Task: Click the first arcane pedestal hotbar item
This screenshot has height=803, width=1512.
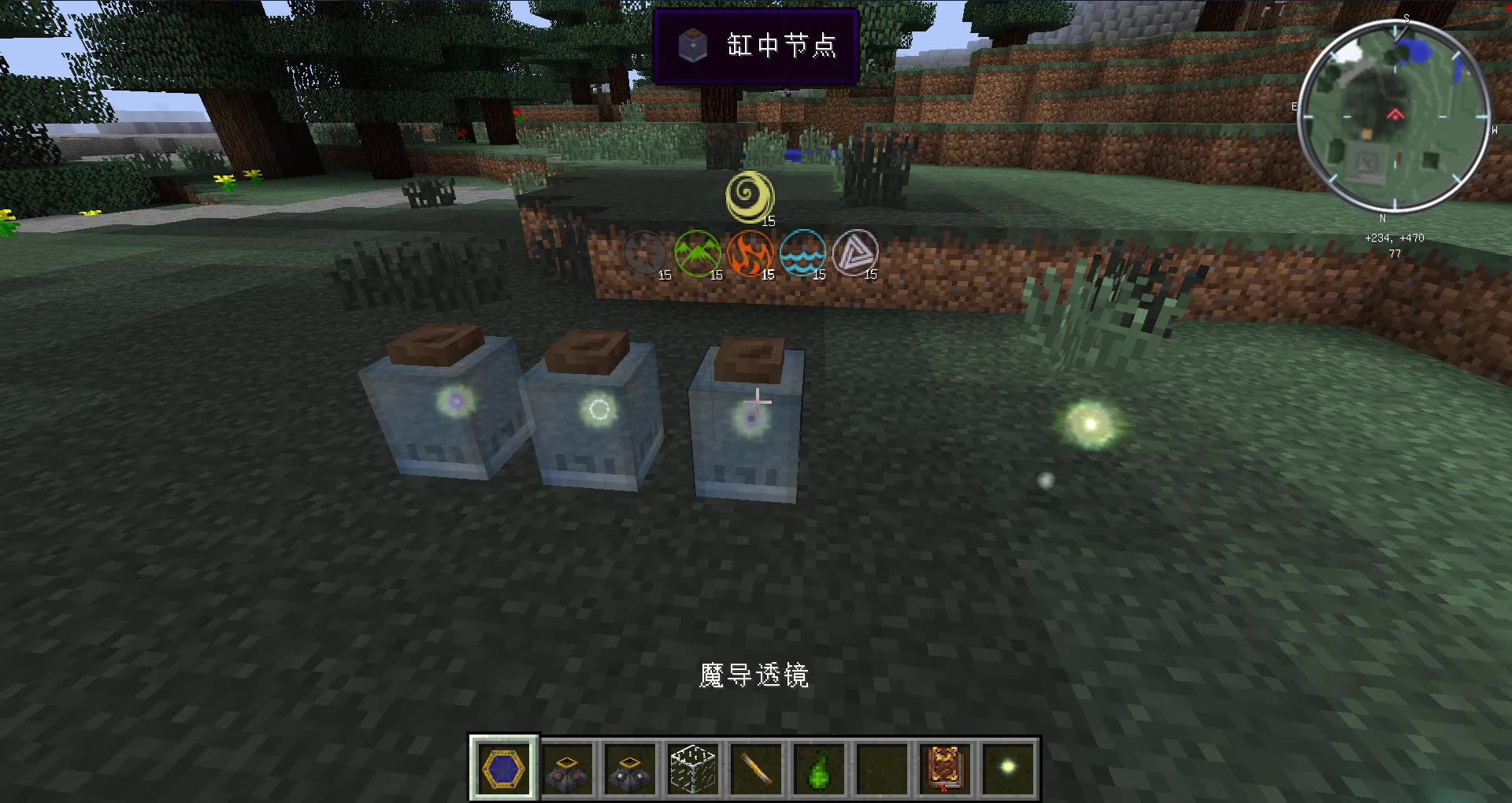Action: (x=569, y=769)
